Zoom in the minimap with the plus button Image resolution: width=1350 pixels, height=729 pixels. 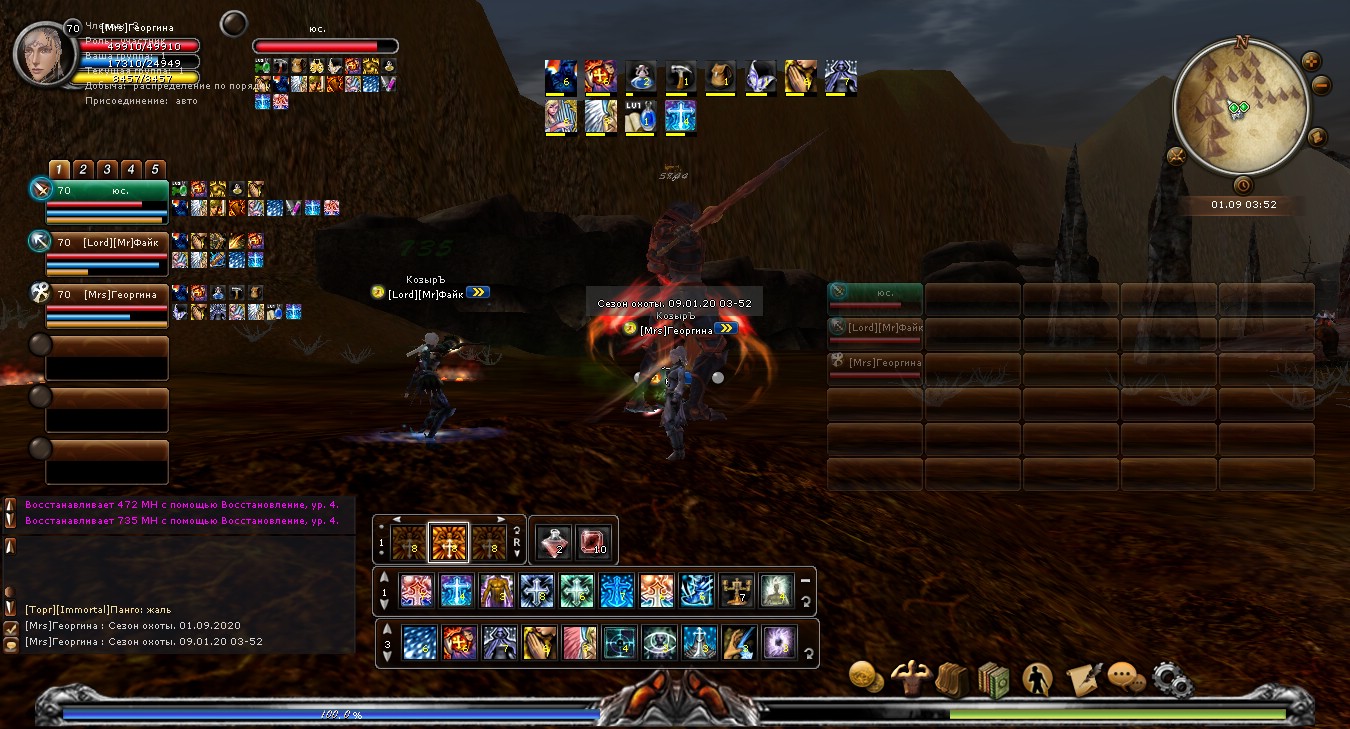1310,61
